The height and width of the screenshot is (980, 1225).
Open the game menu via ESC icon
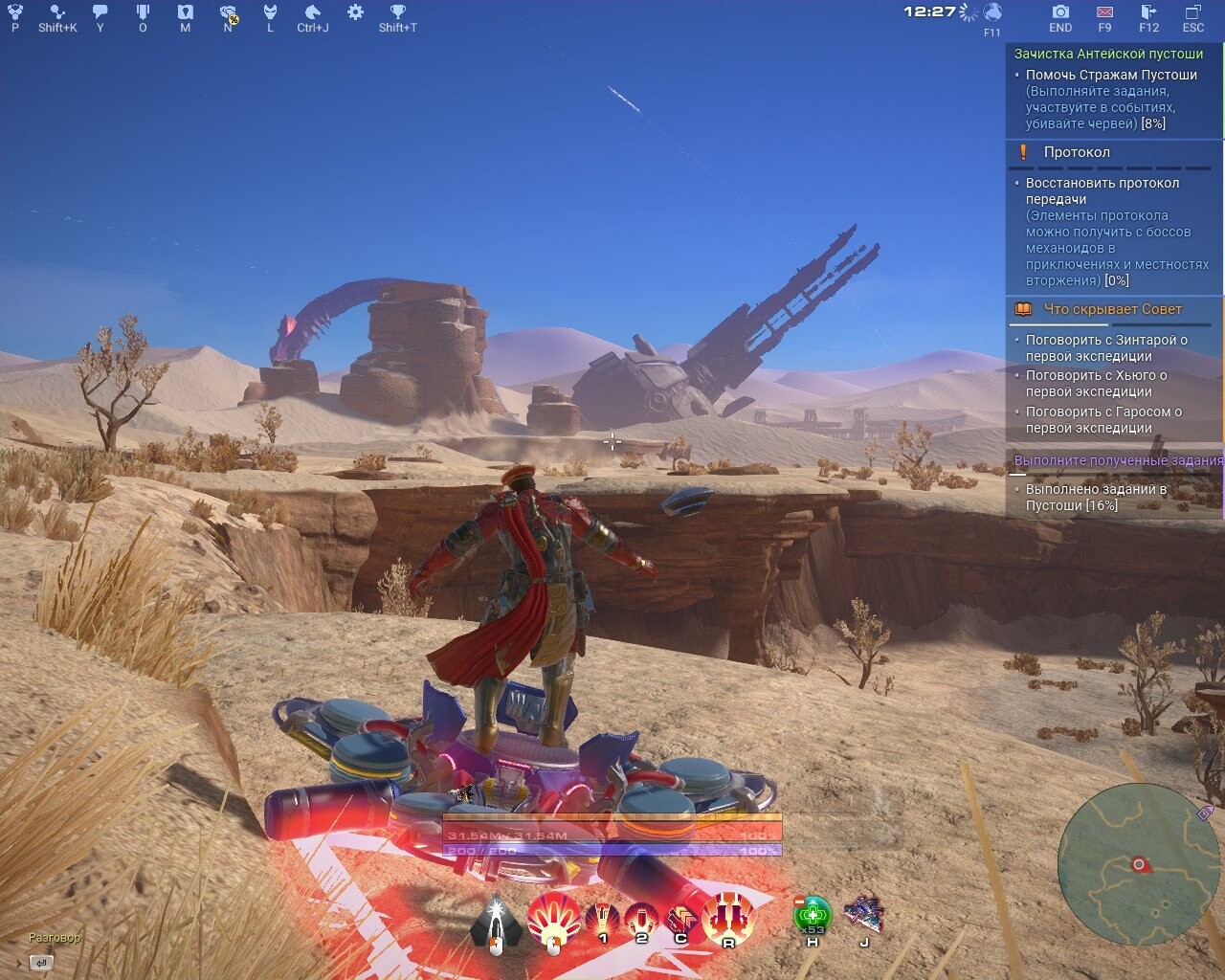(x=1192, y=13)
